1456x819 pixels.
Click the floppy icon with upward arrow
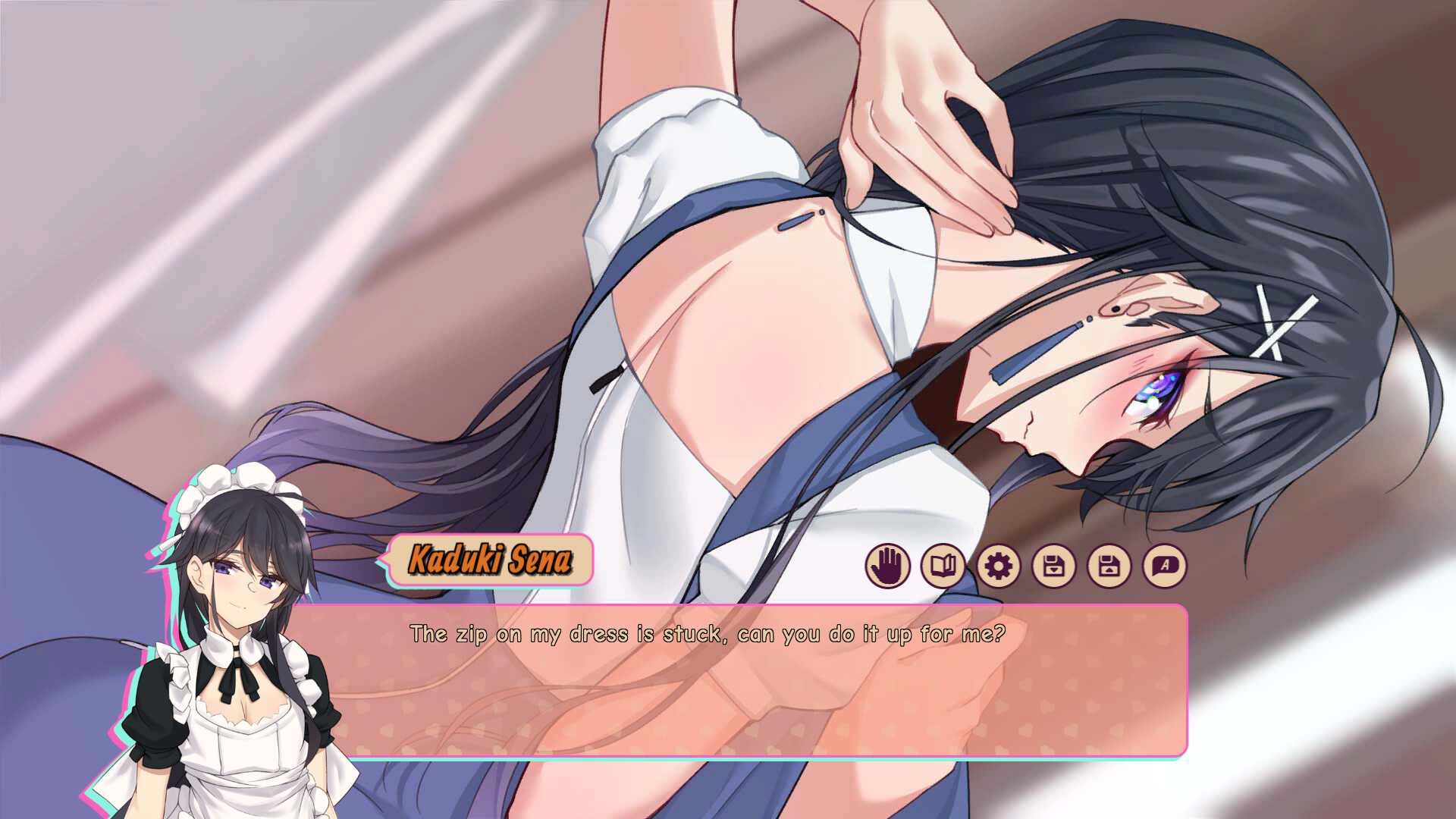tap(1110, 565)
